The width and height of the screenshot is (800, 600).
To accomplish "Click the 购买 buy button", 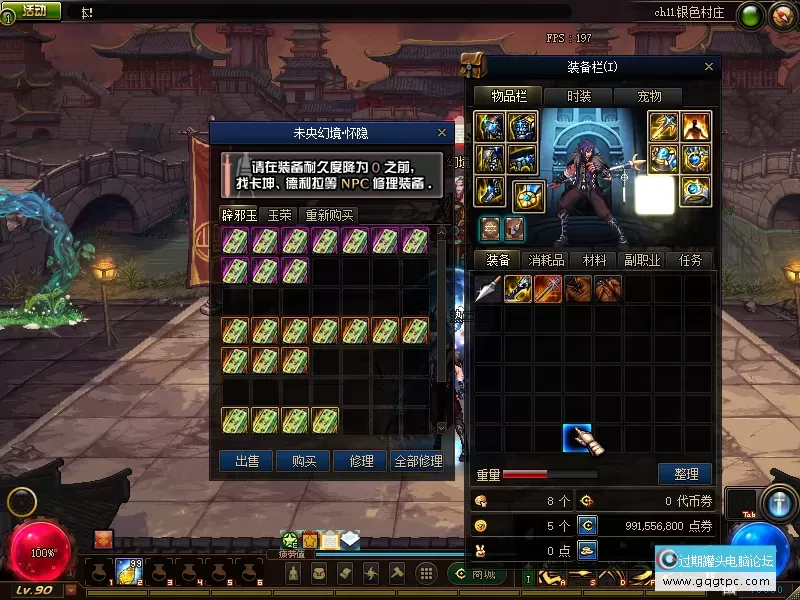I will tap(304, 461).
